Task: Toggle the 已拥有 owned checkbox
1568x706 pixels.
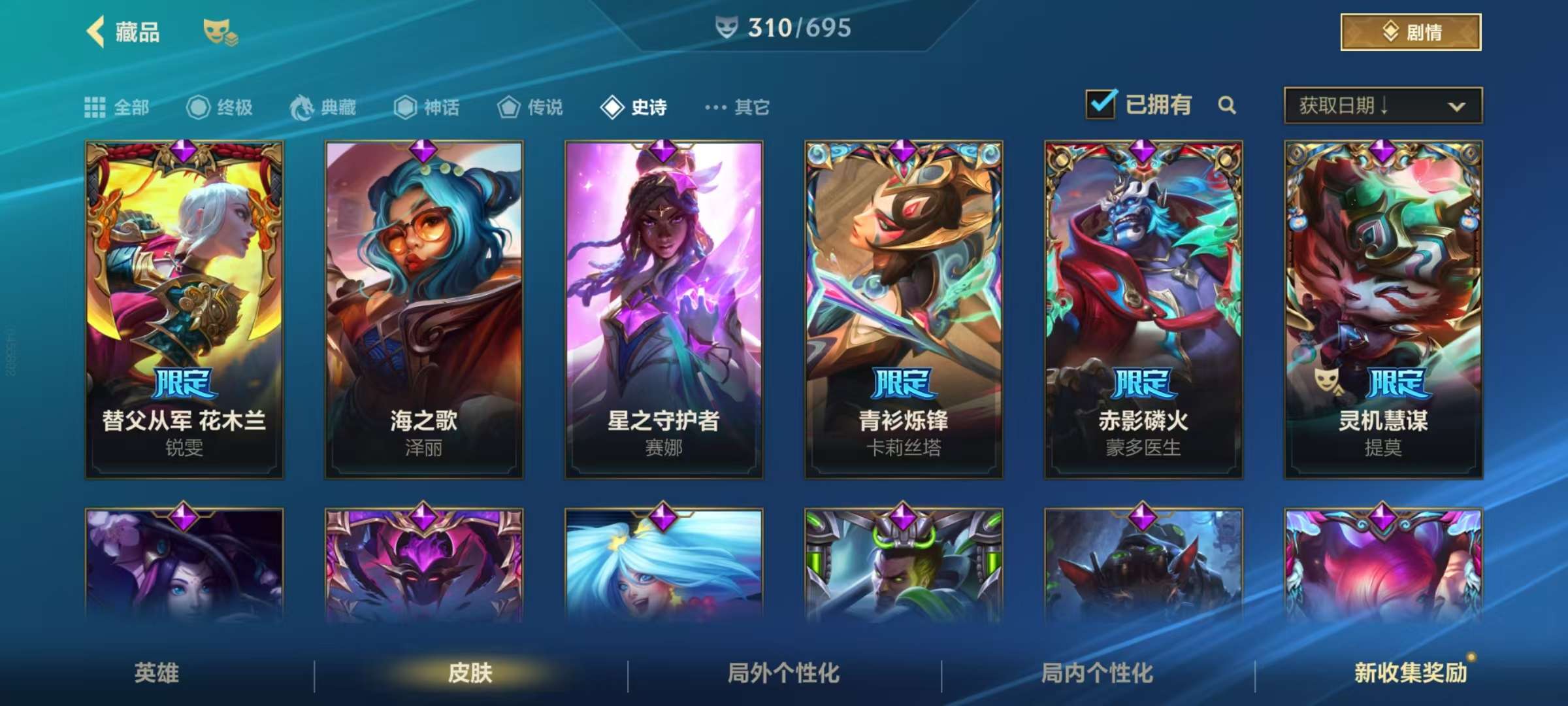Action: pos(1101,105)
